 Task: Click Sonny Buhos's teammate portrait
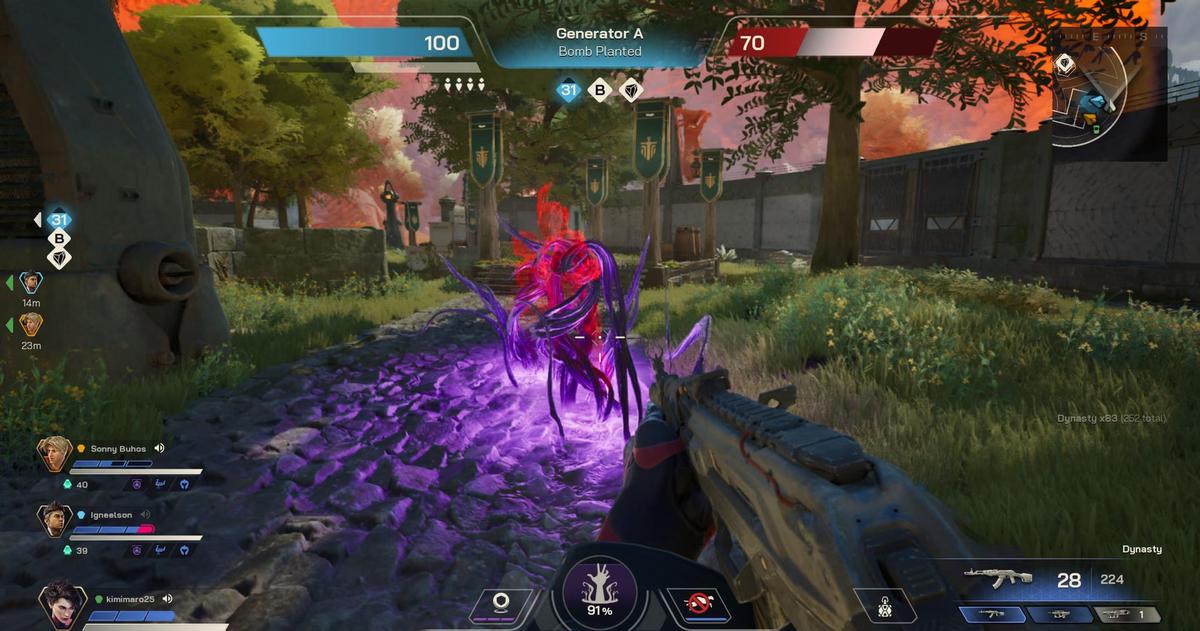[54, 454]
